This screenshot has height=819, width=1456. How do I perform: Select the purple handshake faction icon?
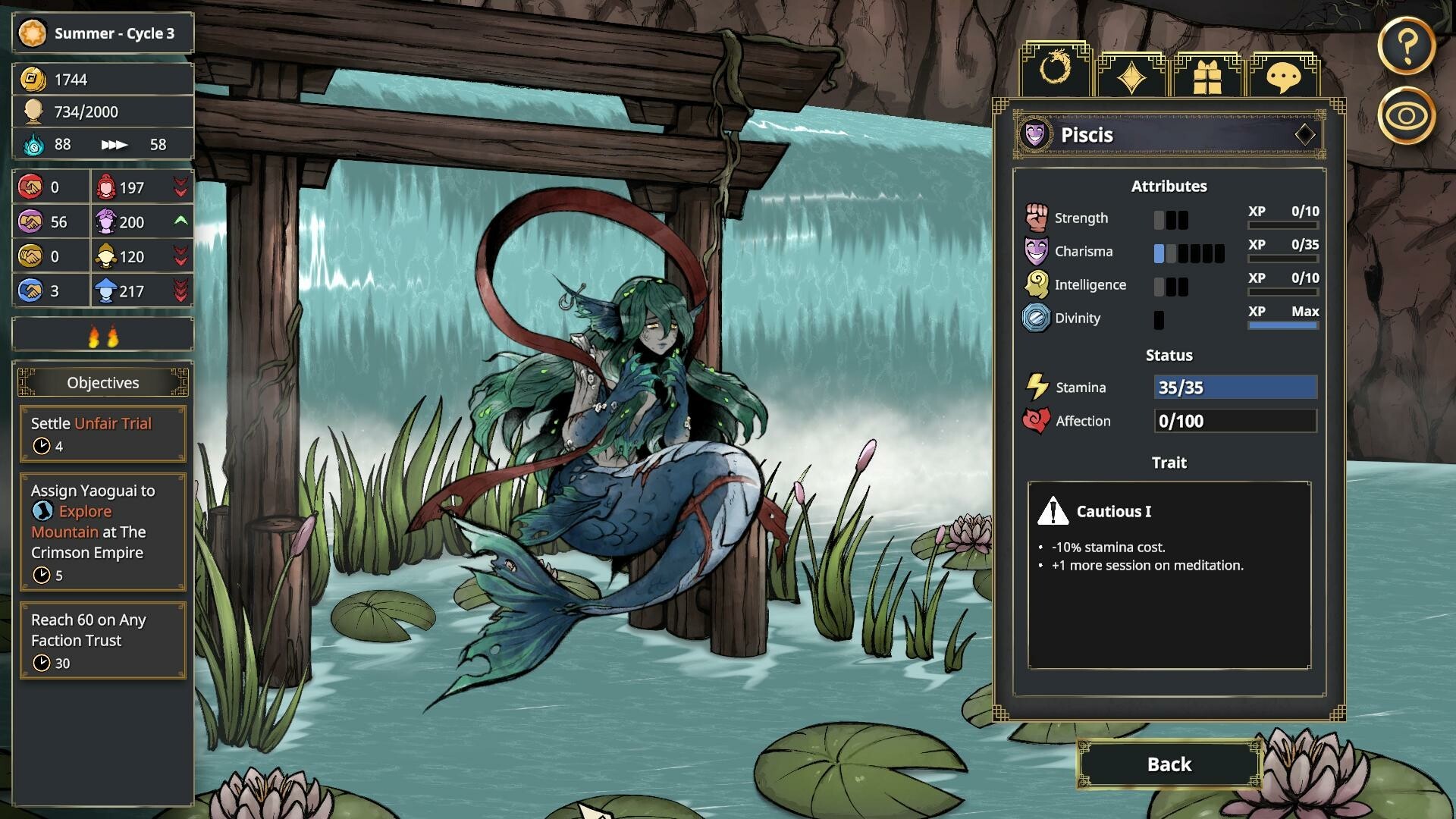(31, 221)
